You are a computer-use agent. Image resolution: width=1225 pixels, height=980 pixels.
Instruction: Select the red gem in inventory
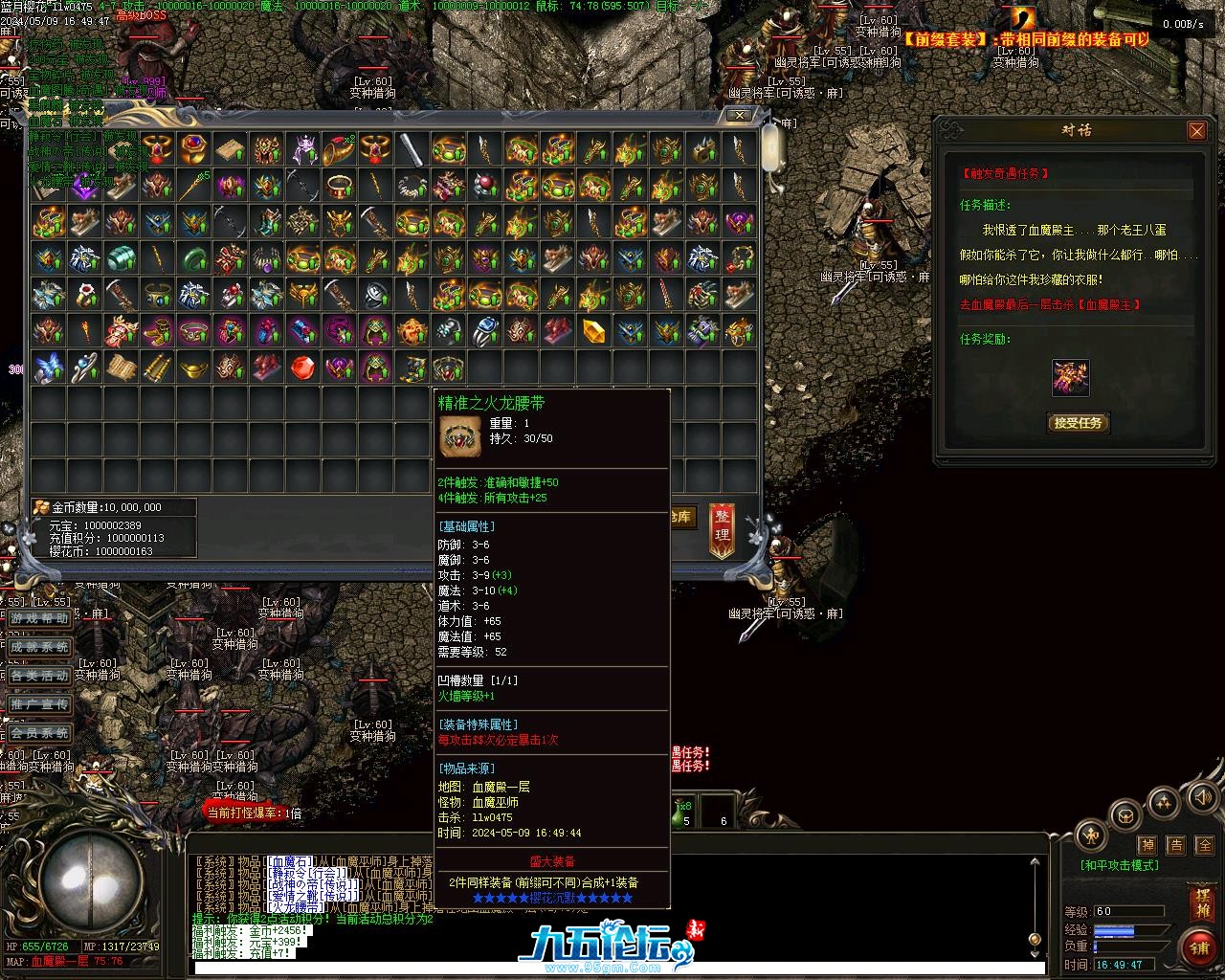pos(302,367)
